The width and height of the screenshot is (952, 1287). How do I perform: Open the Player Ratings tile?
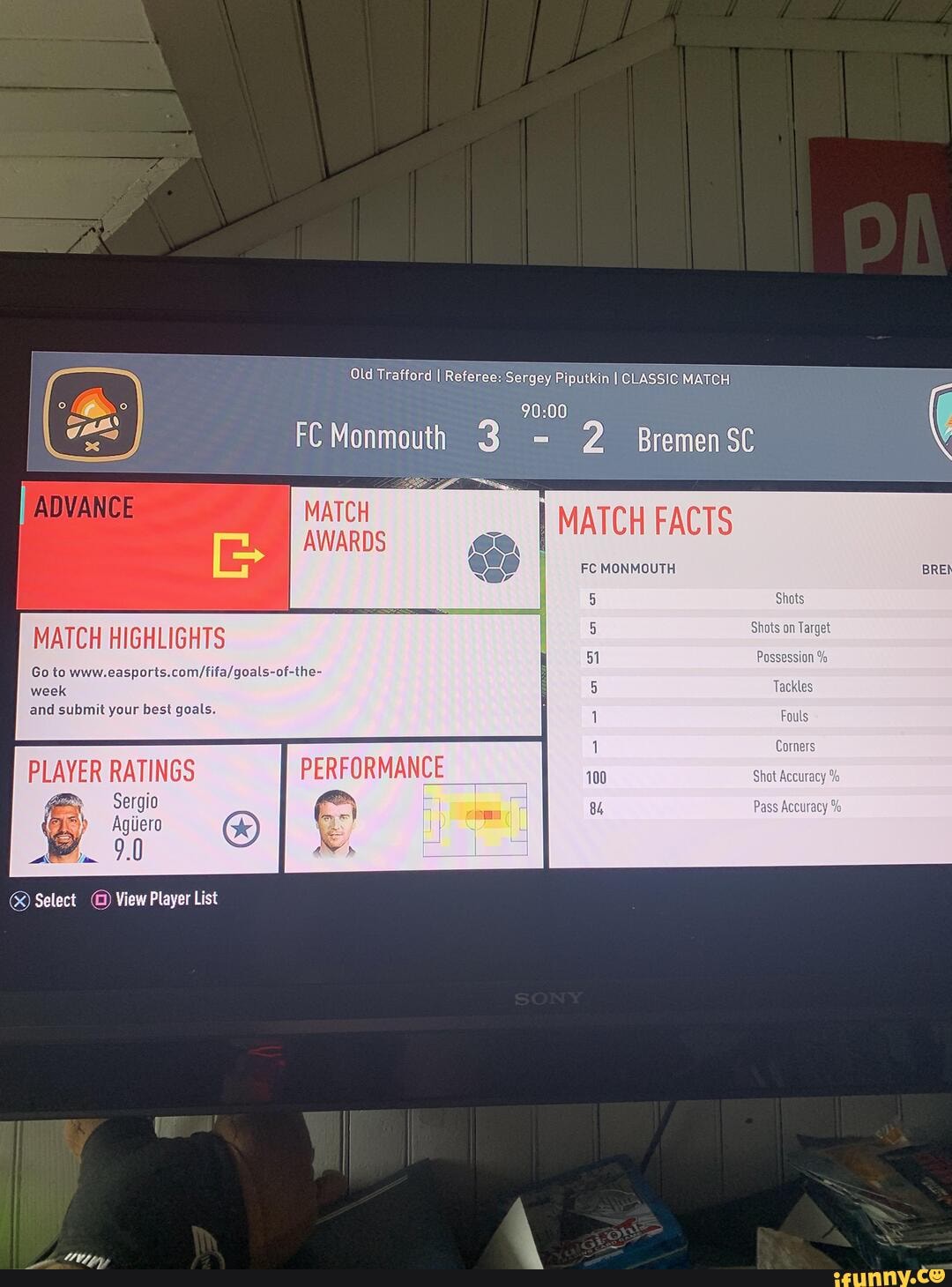[145, 808]
